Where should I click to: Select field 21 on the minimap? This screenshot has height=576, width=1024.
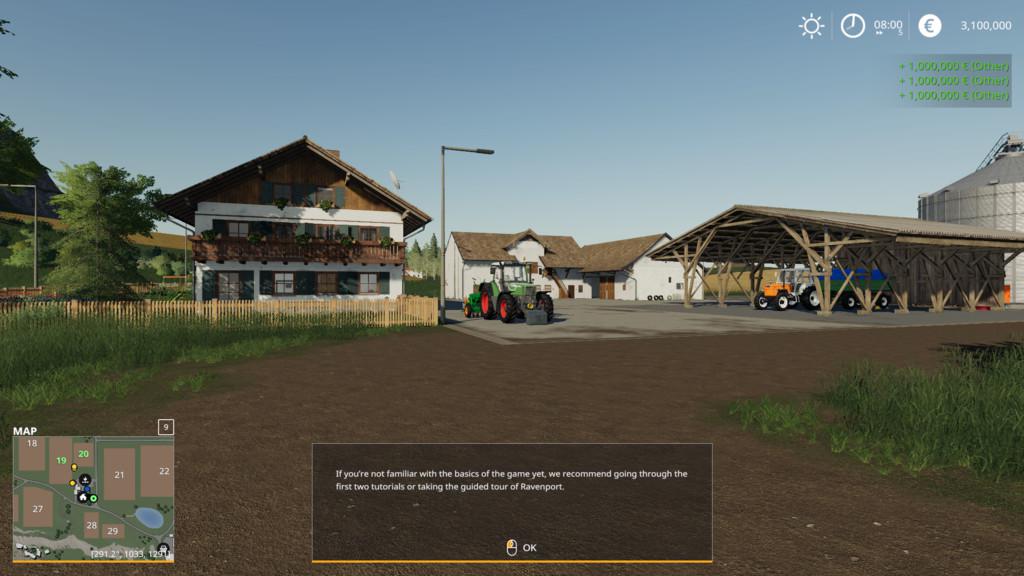pyautogui.click(x=119, y=475)
